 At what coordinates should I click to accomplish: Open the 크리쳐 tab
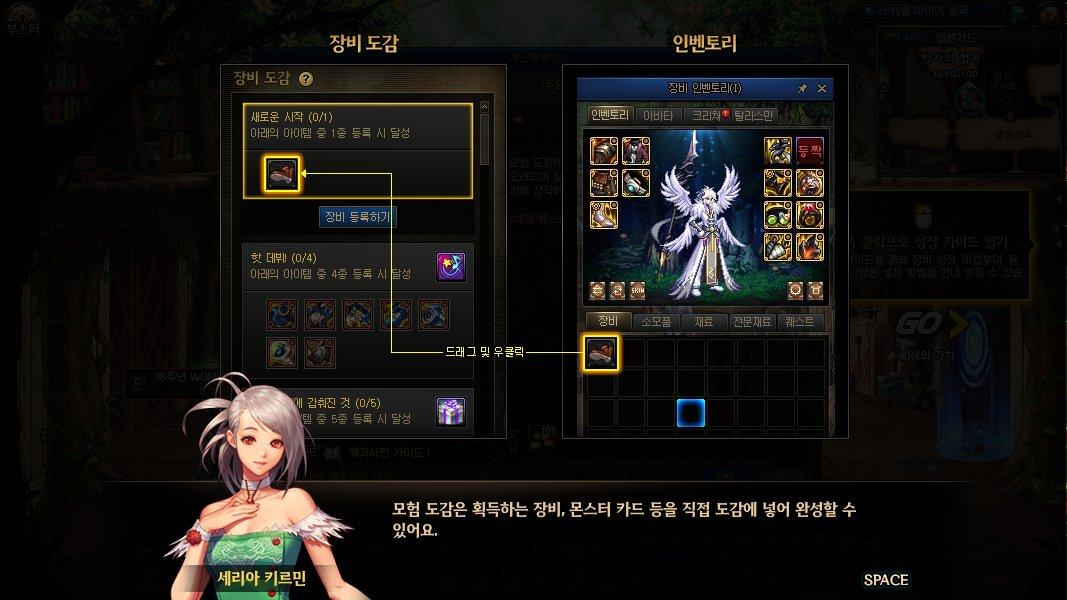(x=706, y=116)
